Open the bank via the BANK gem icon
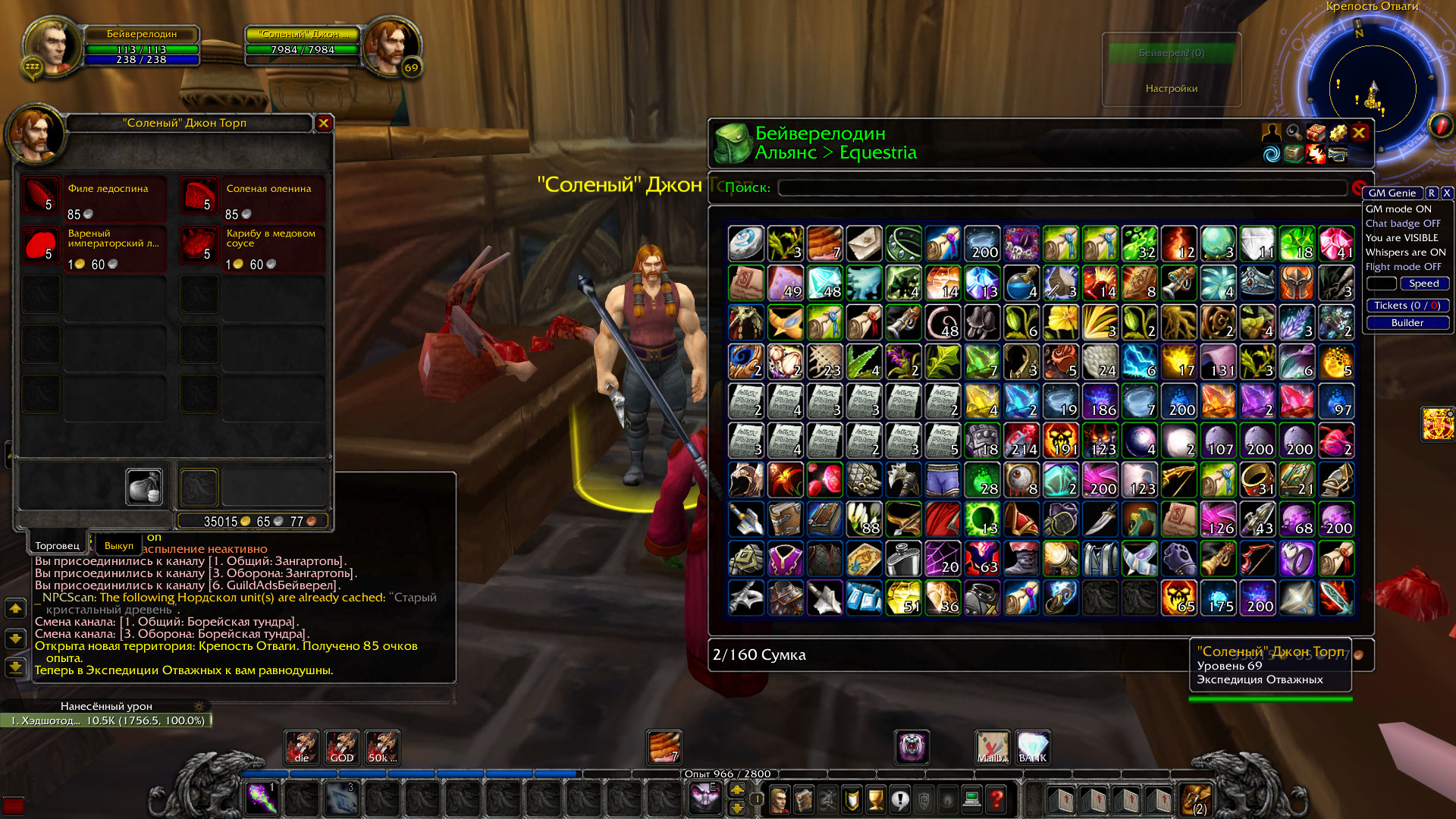Image resolution: width=1456 pixels, height=819 pixels. tap(1033, 748)
